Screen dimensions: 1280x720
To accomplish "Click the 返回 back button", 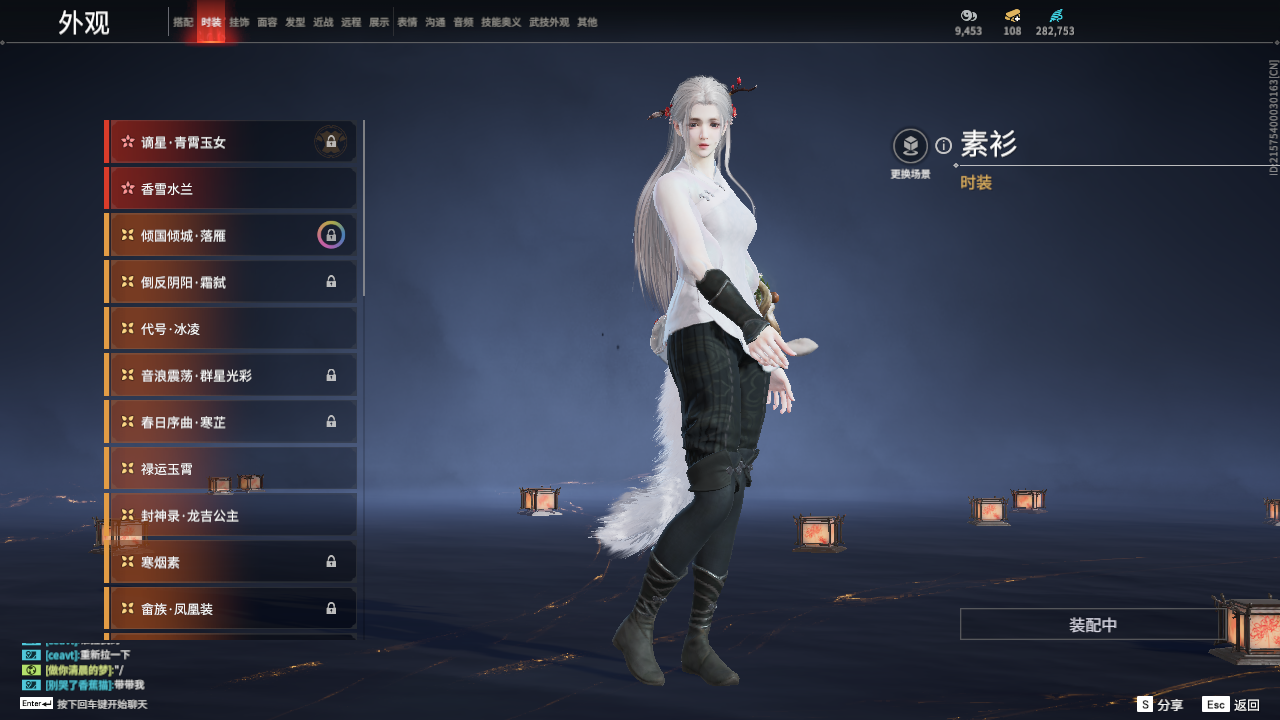I will tap(1232, 705).
